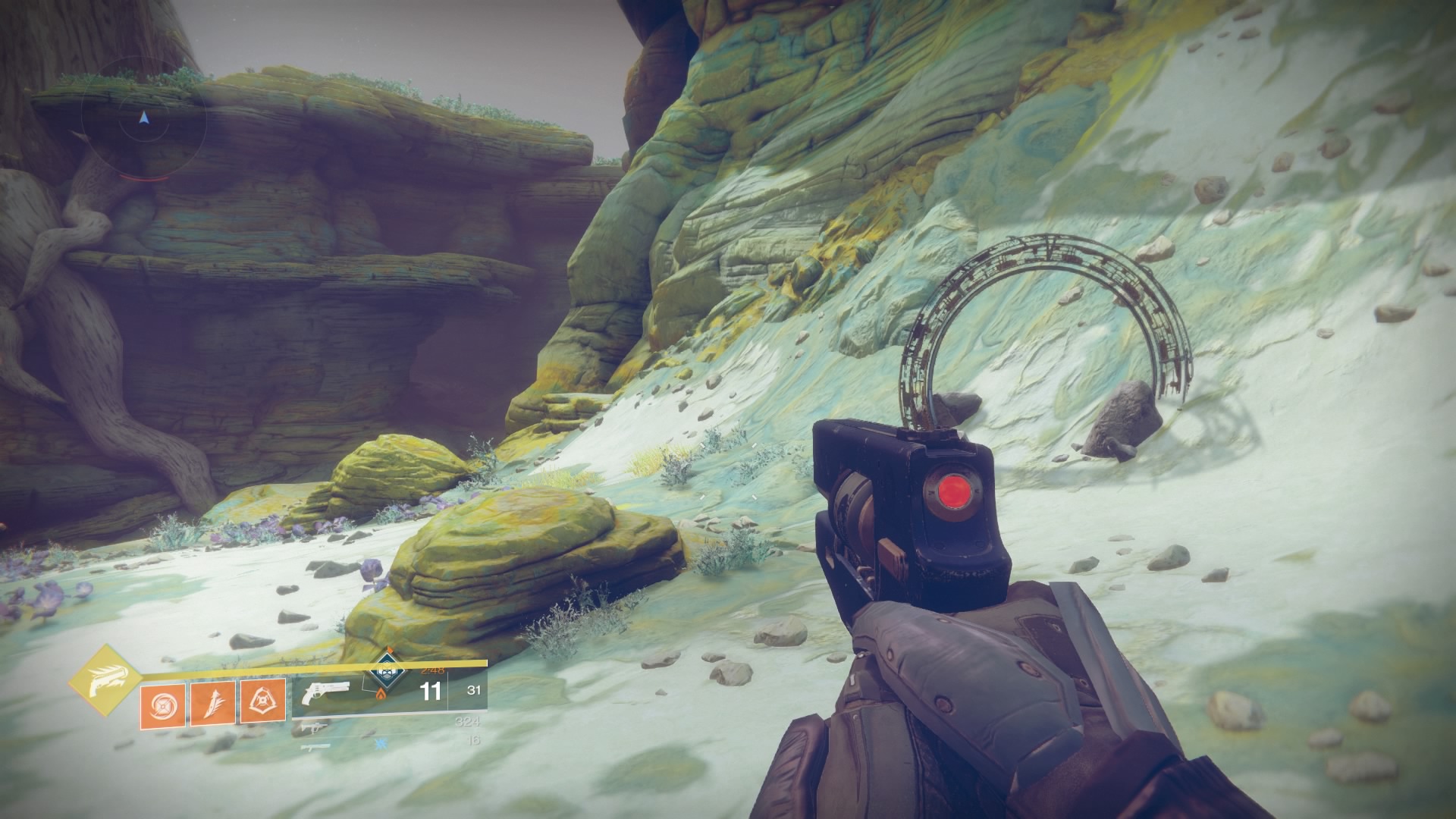
Task: Select the equipped hand cannon weapon
Action: pyautogui.click(x=325, y=692)
